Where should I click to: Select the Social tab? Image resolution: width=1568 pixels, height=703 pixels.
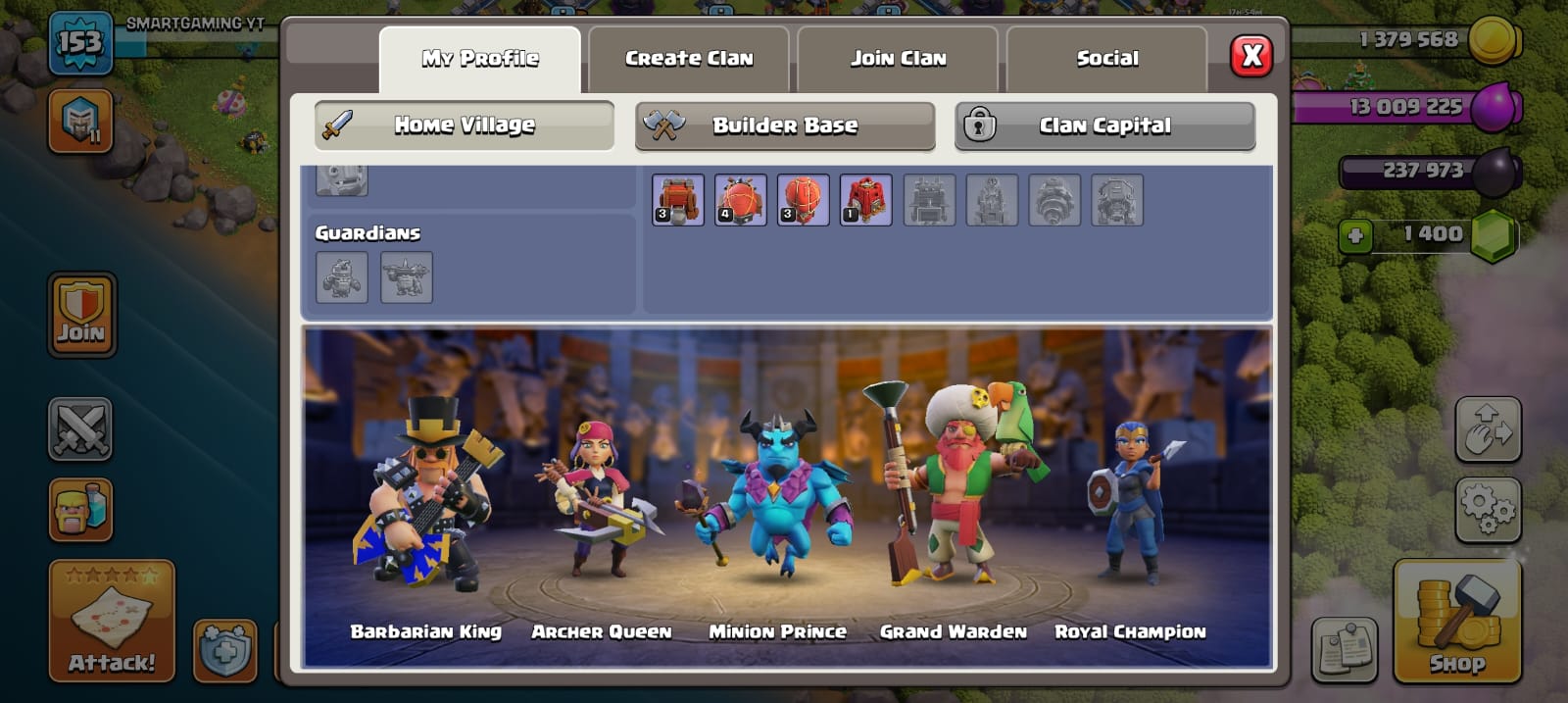[1106, 59]
